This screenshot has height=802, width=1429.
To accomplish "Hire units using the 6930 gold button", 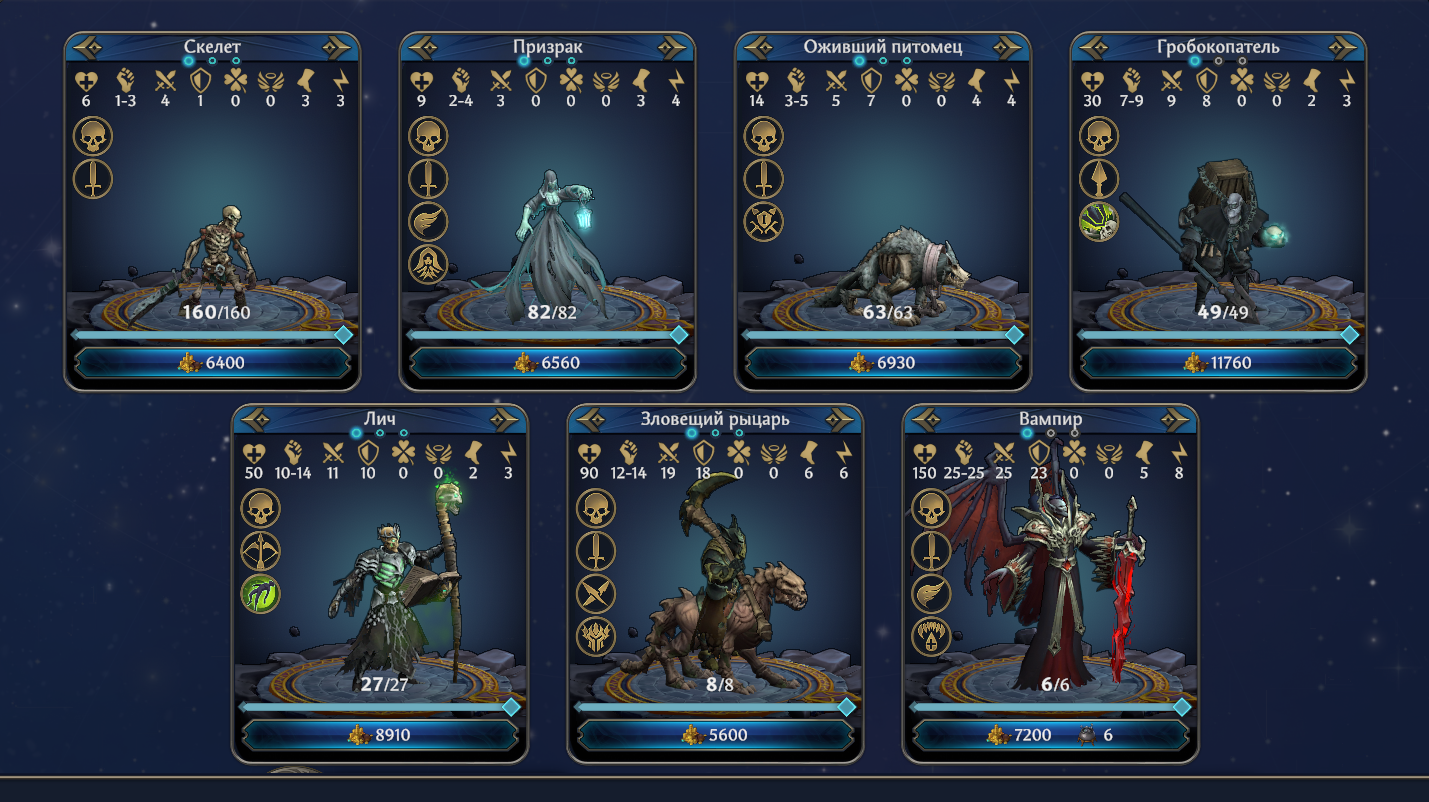I will [x=883, y=362].
